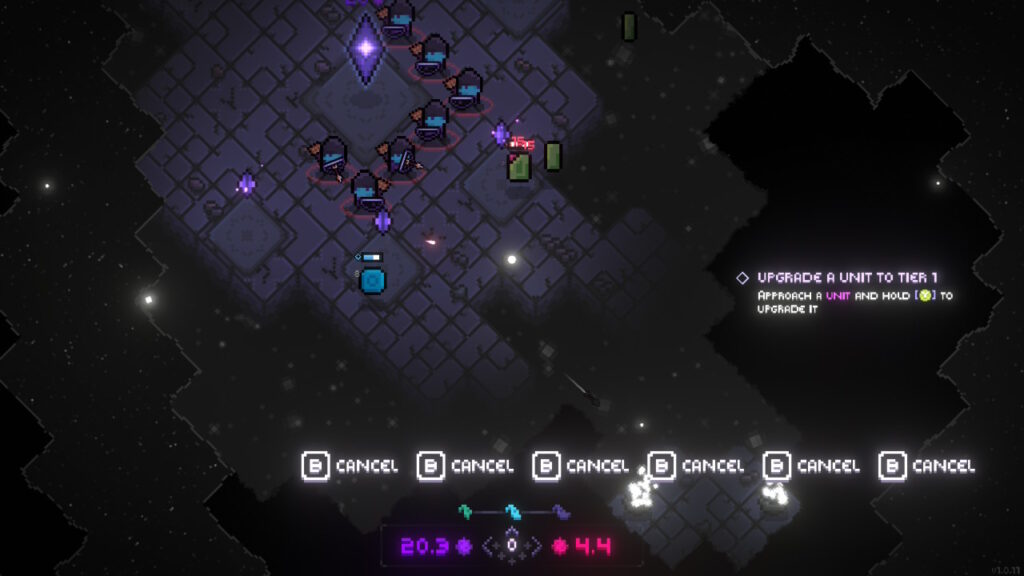Choose the purple feather icon

[x=561, y=512]
